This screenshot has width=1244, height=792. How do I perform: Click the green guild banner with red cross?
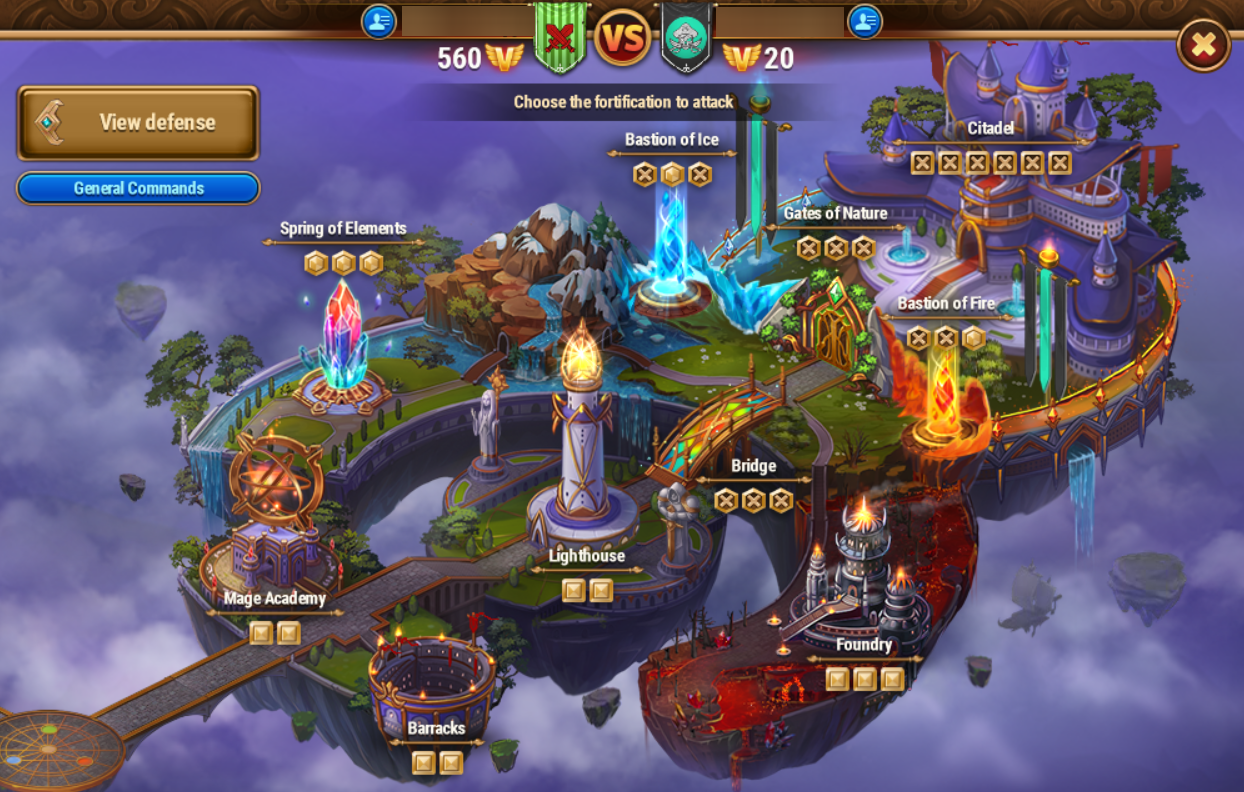coord(560,40)
